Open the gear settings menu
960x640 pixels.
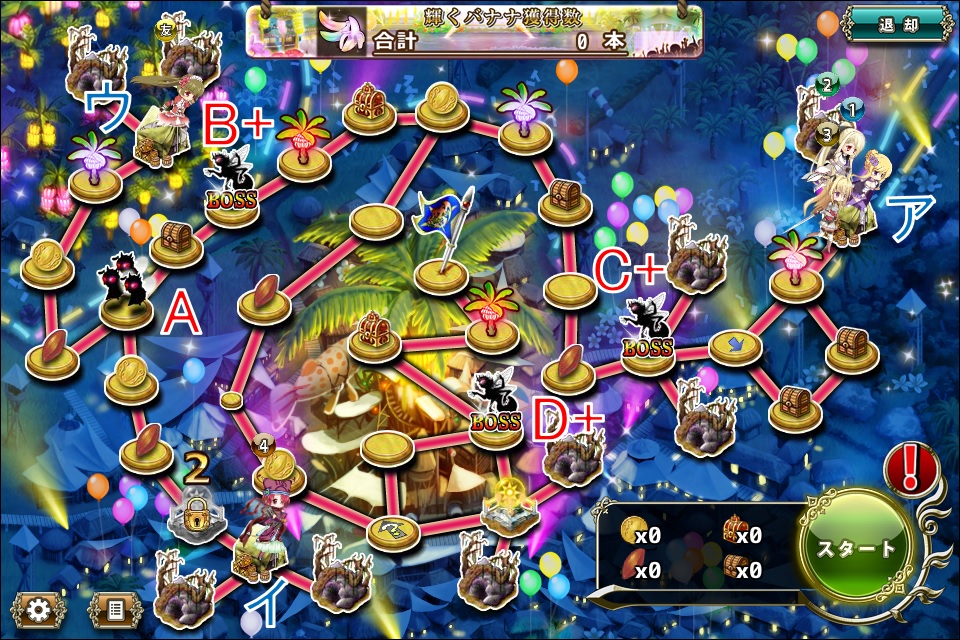40,609
